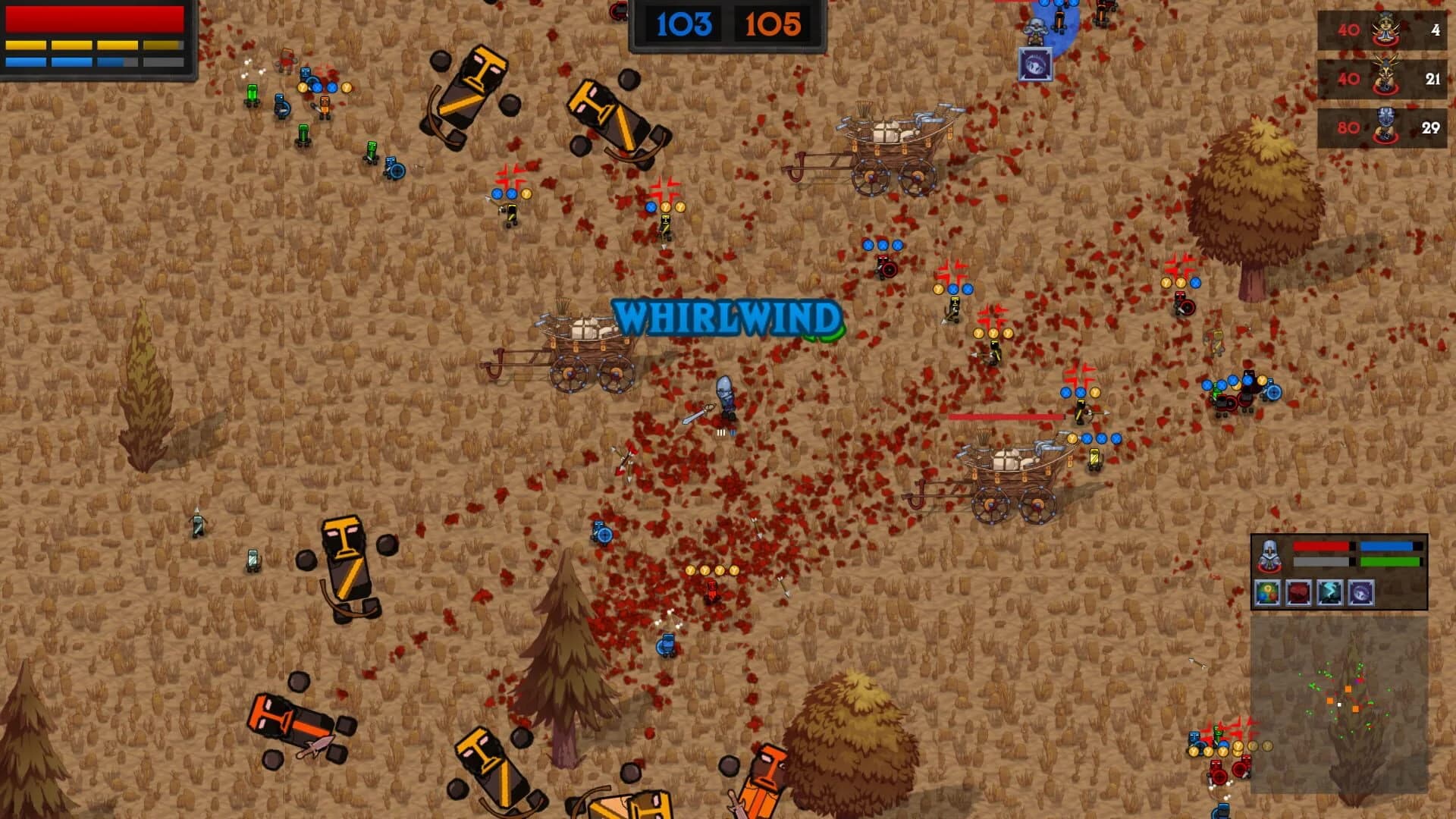
Task: Activate the purple shield ability icon
Action: [x=1362, y=593]
